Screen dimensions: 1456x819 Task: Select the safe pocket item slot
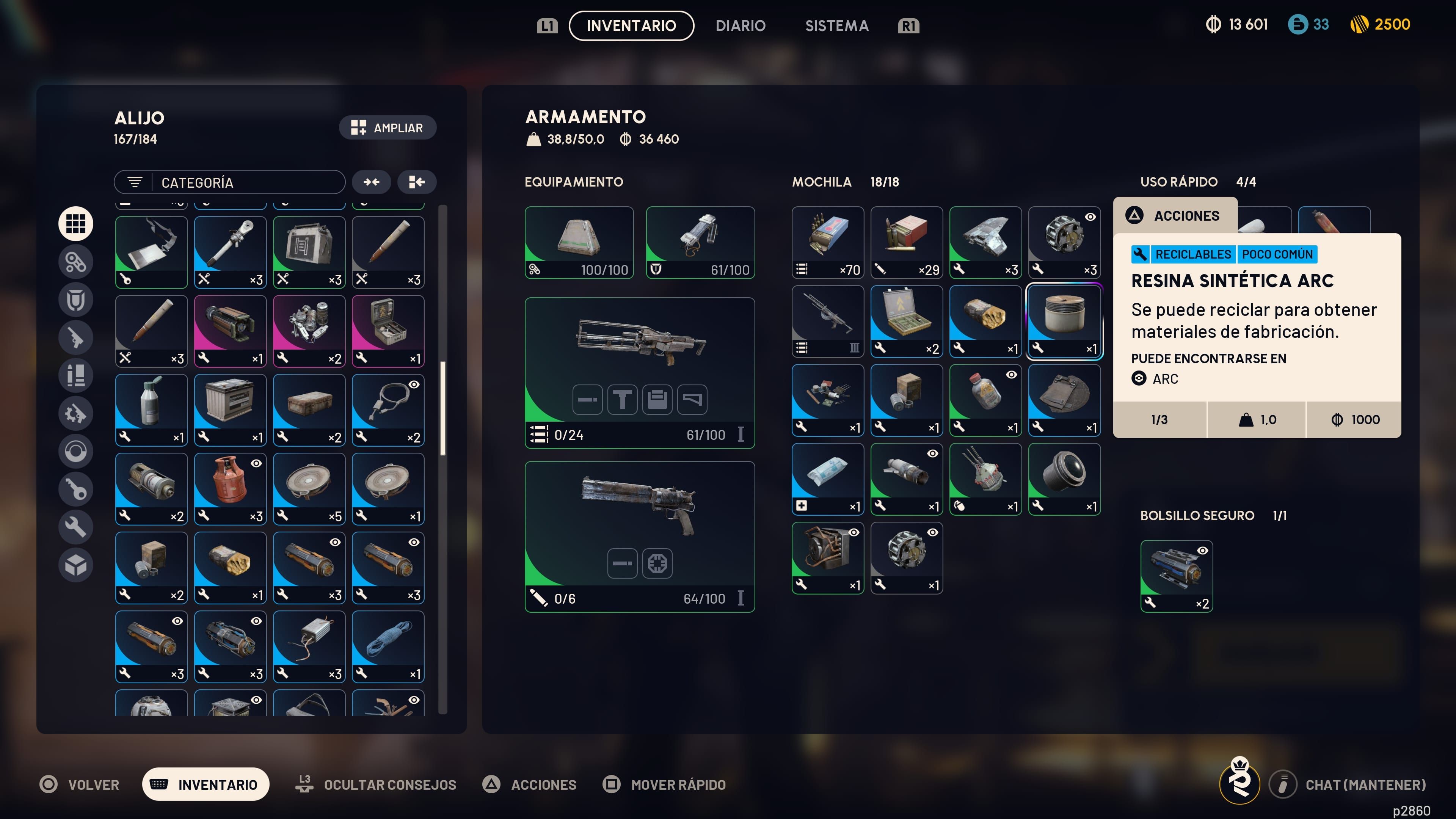click(x=1176, y=576)
